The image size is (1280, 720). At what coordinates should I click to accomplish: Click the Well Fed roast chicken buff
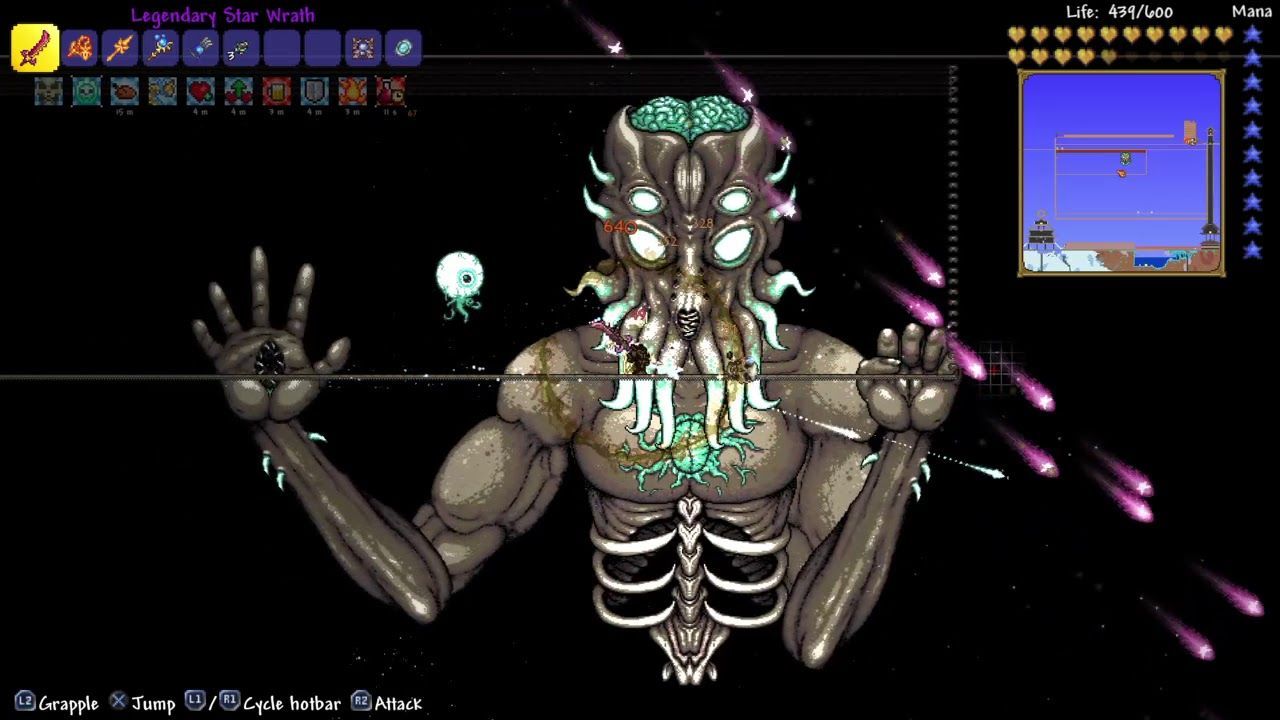click(125, 91)
